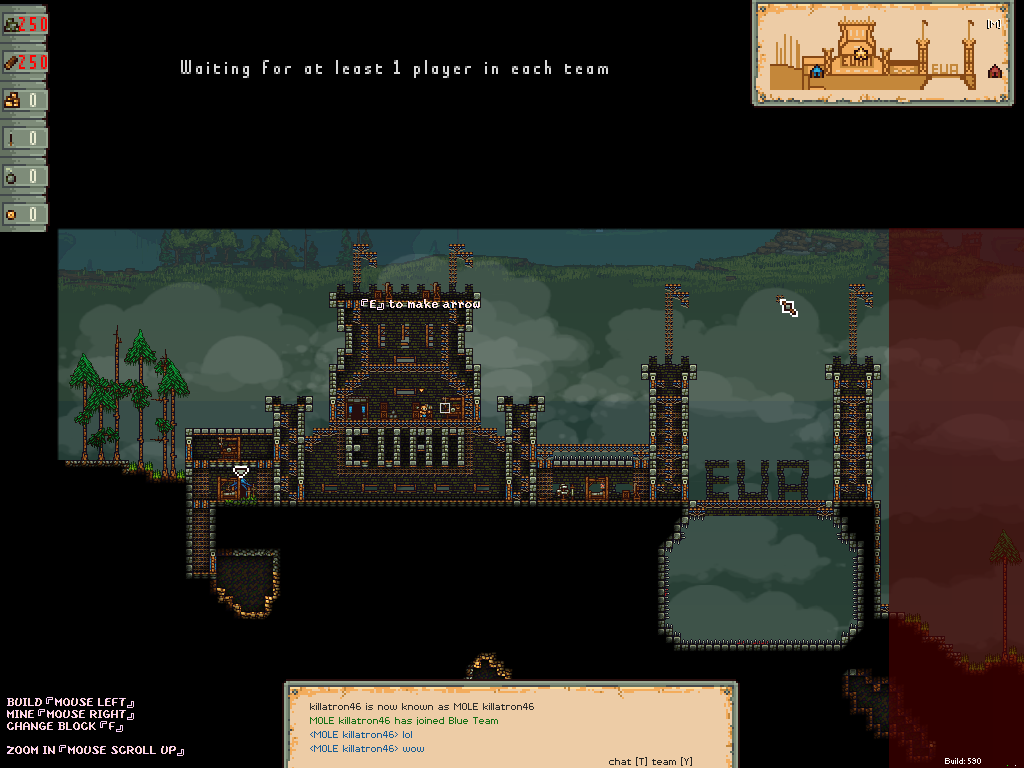Viewport: 1024px width, 768px height.
Task: Select the stone resource slot
Action: 25,25
